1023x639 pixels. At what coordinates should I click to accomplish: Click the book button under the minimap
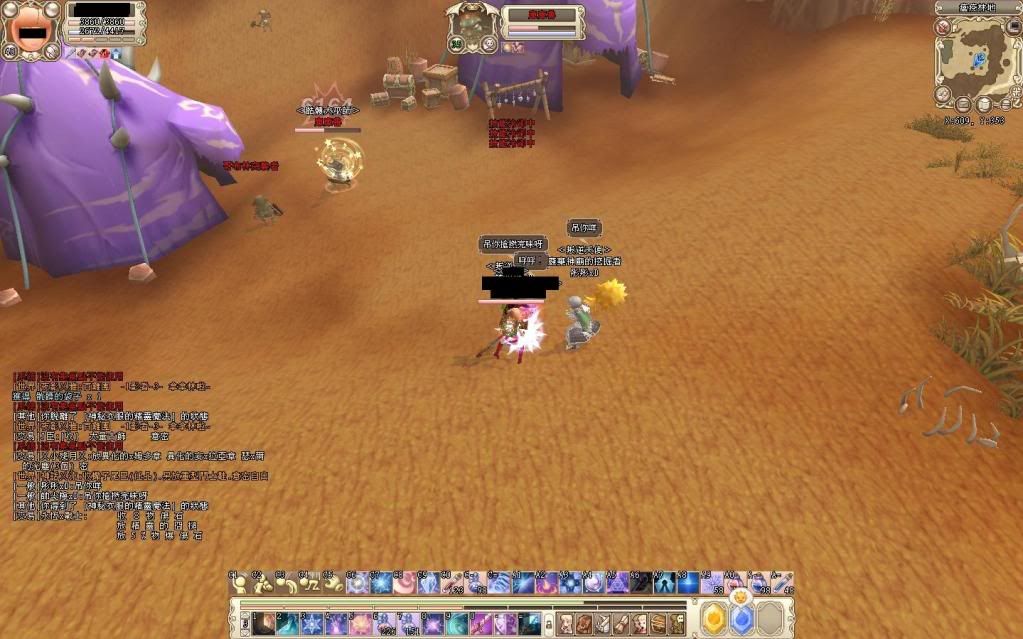click(984, 104)
